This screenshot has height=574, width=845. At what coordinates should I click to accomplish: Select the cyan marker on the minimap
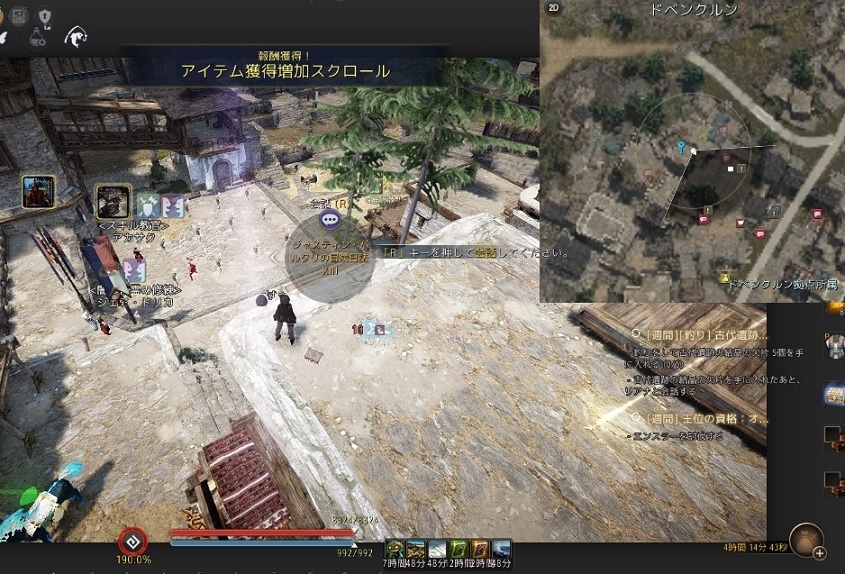tap(682, 149)
